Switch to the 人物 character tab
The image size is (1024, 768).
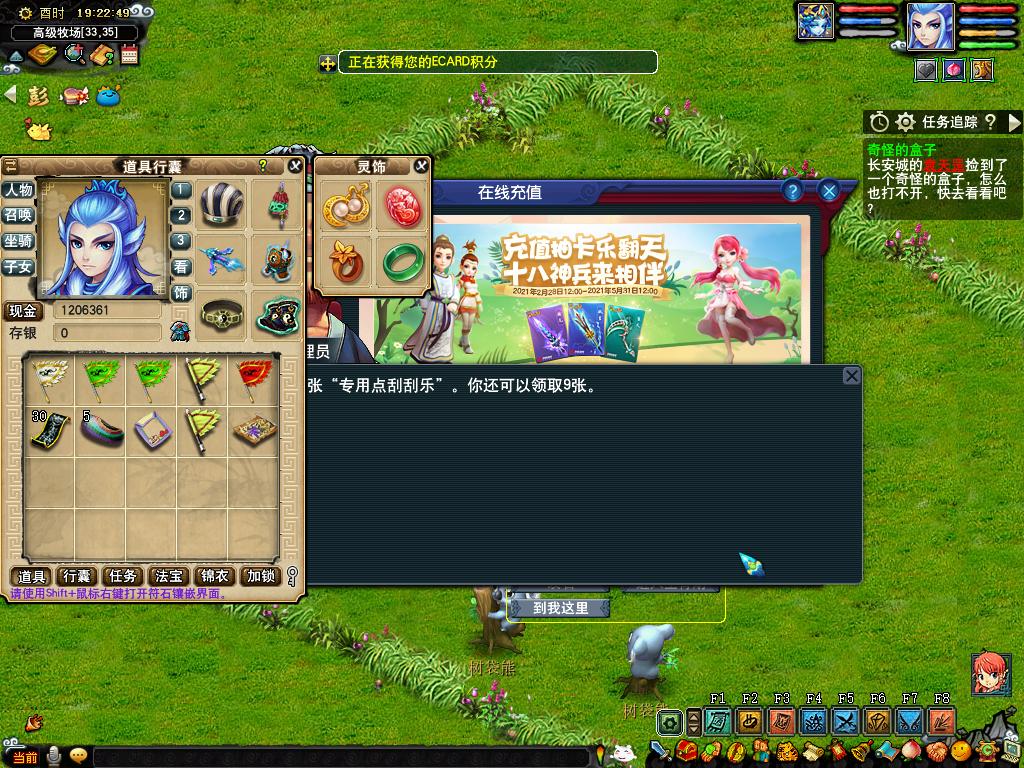point(18,190)
